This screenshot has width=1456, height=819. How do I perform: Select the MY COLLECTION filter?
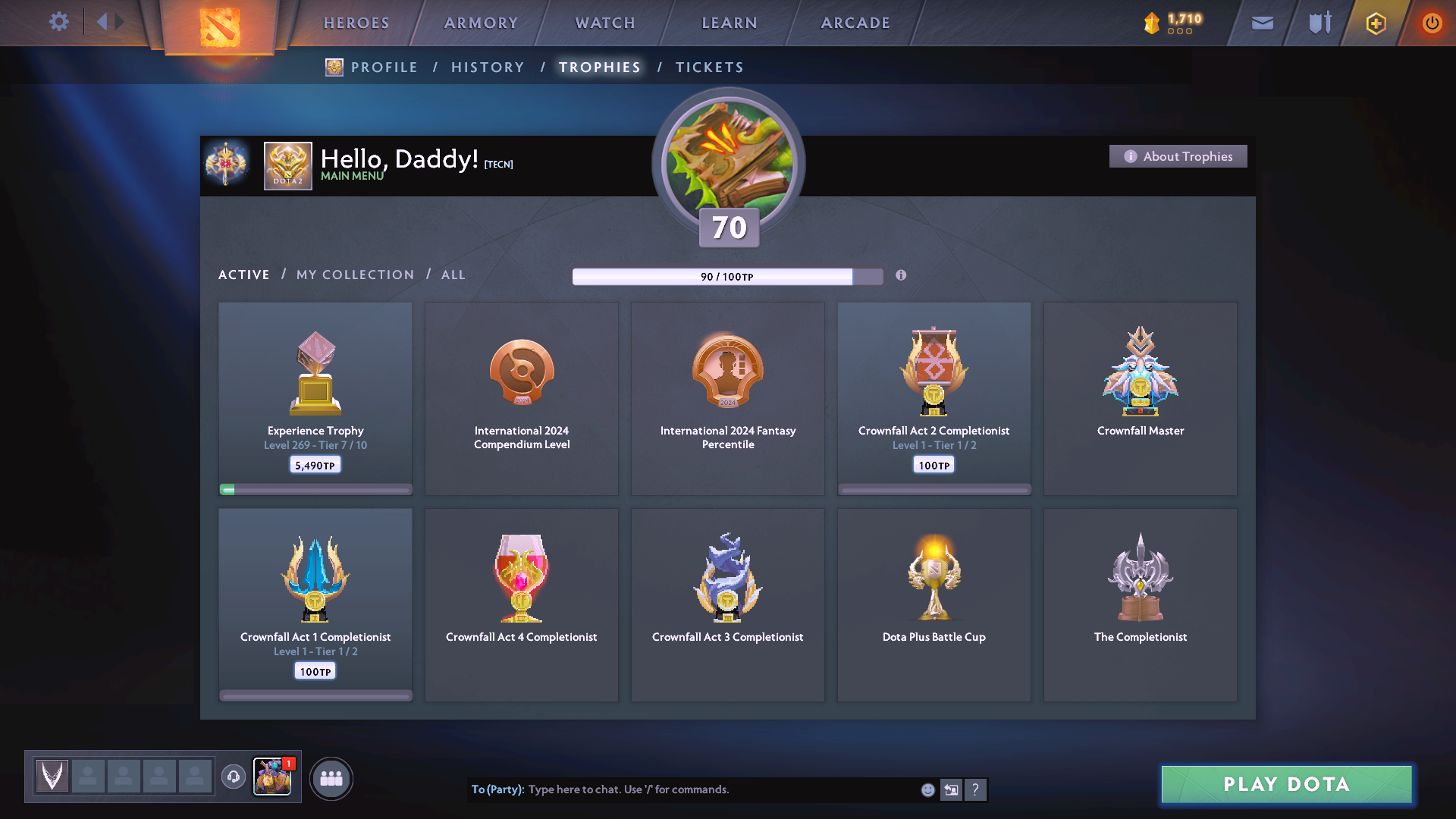354,275
